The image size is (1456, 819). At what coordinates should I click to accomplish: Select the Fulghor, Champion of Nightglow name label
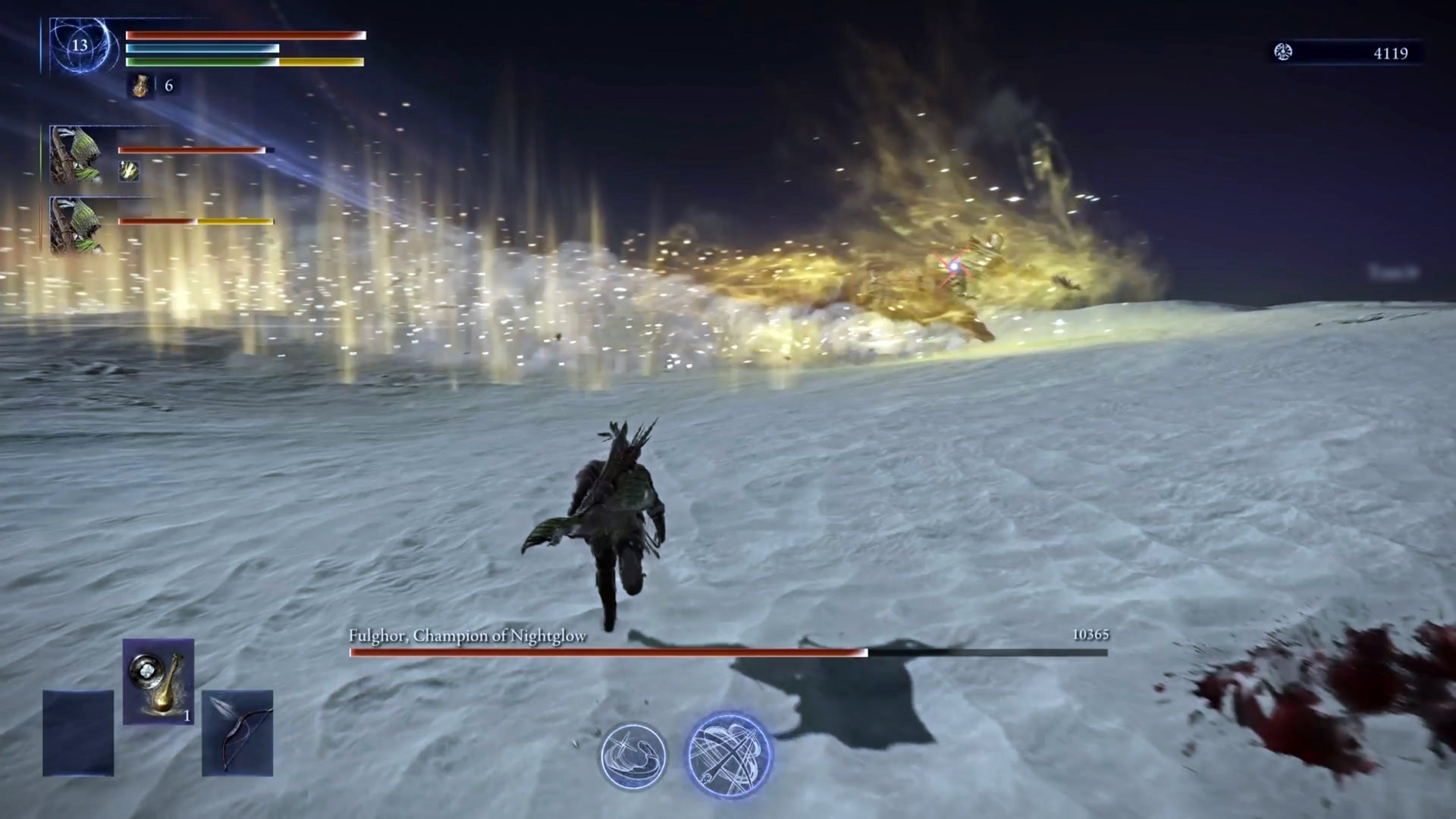(467, 637)
